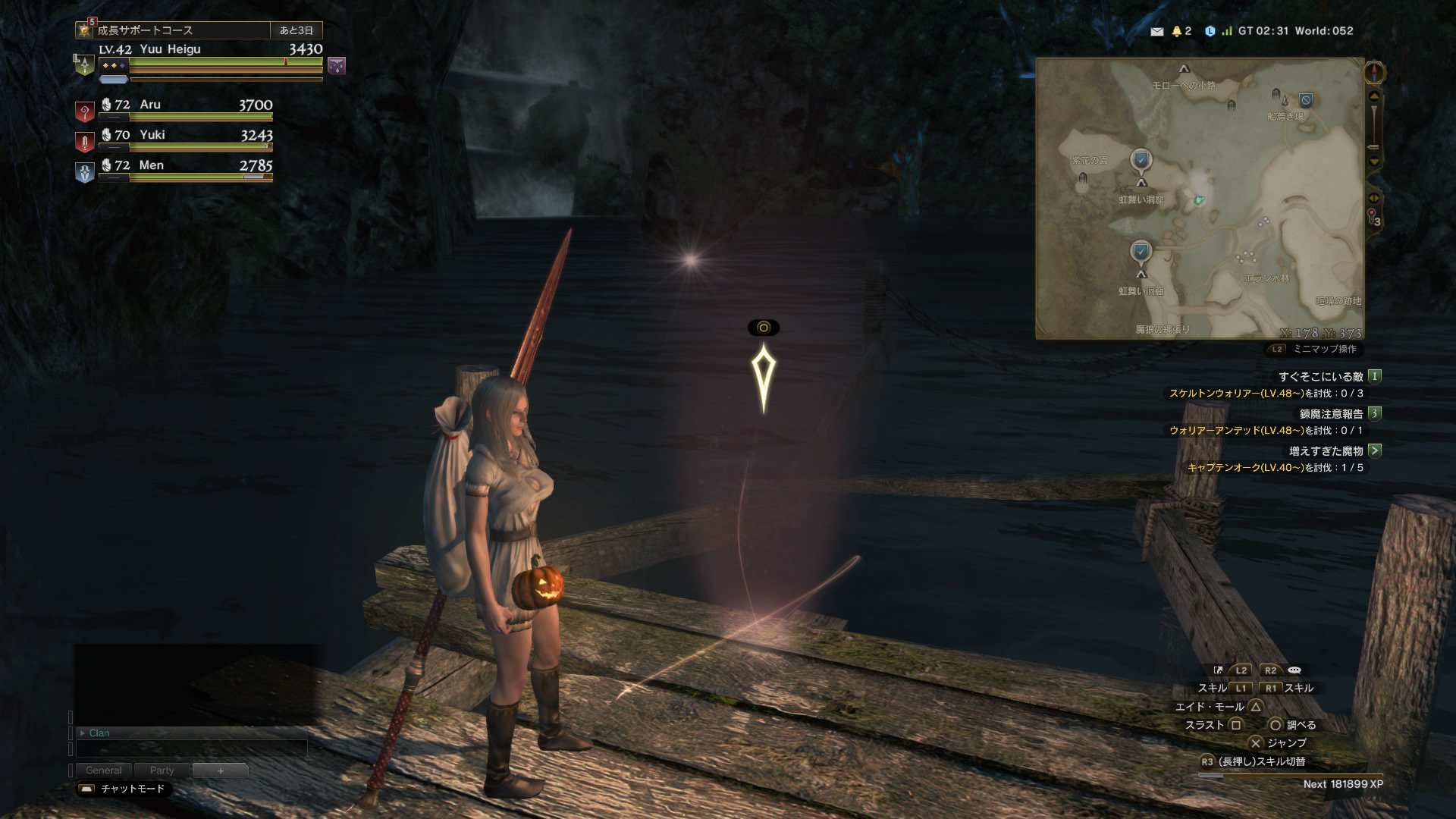The image size is (1456, 819).
Task: Expand the Clan chat channel
Action: tap(83, 733)
